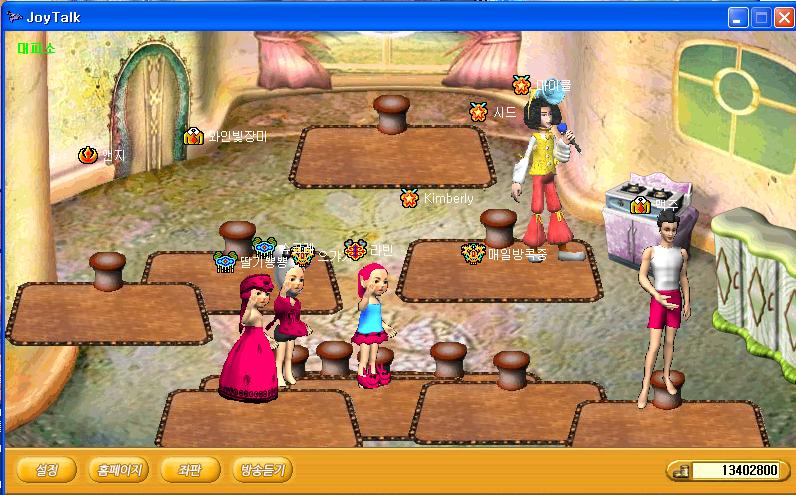The image size is (796, 495).
Task: Minimize the JoyTalk window
Action: (738, 17)
